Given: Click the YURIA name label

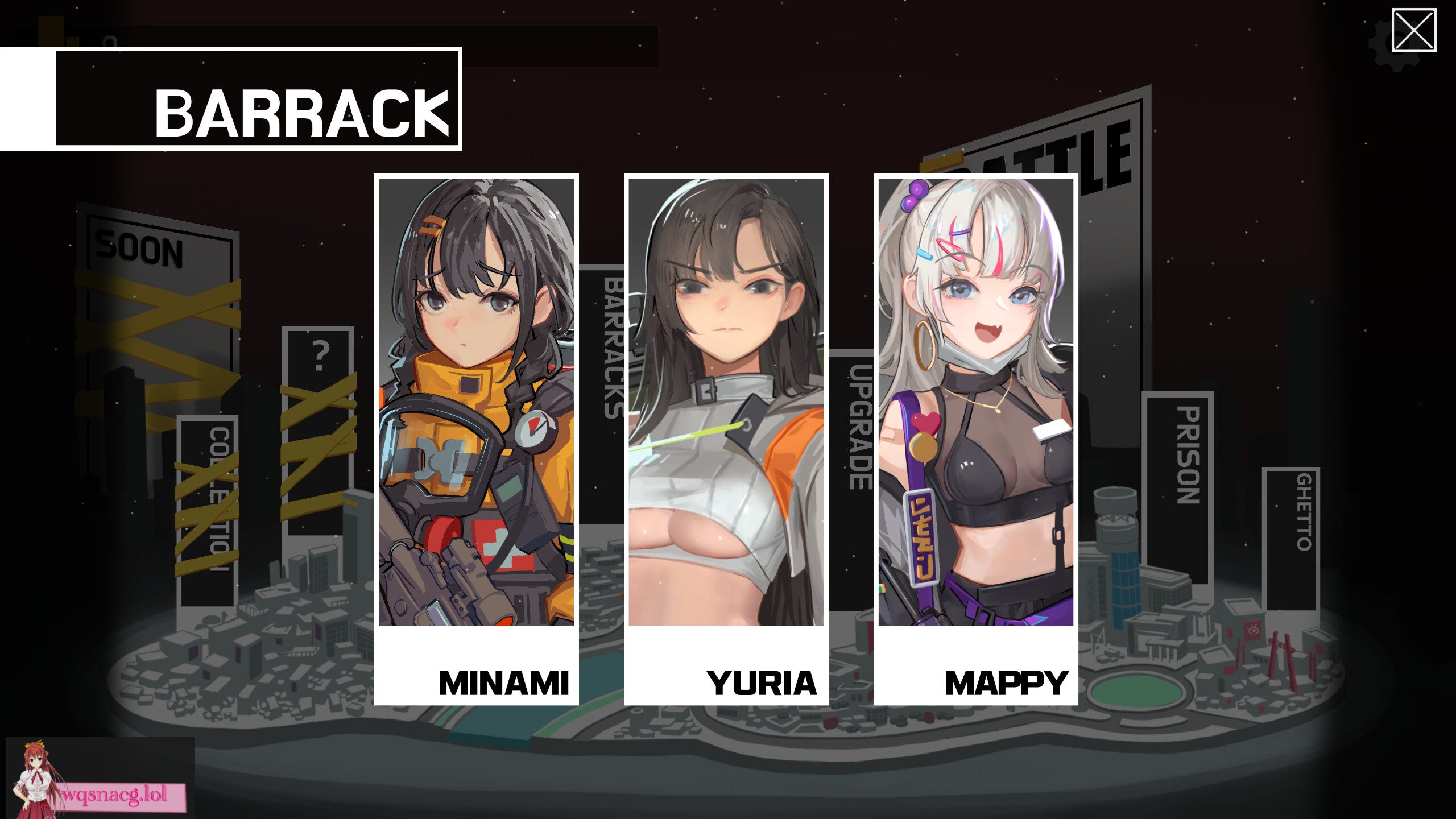Looking at the screenshot, I should (761, 683).
